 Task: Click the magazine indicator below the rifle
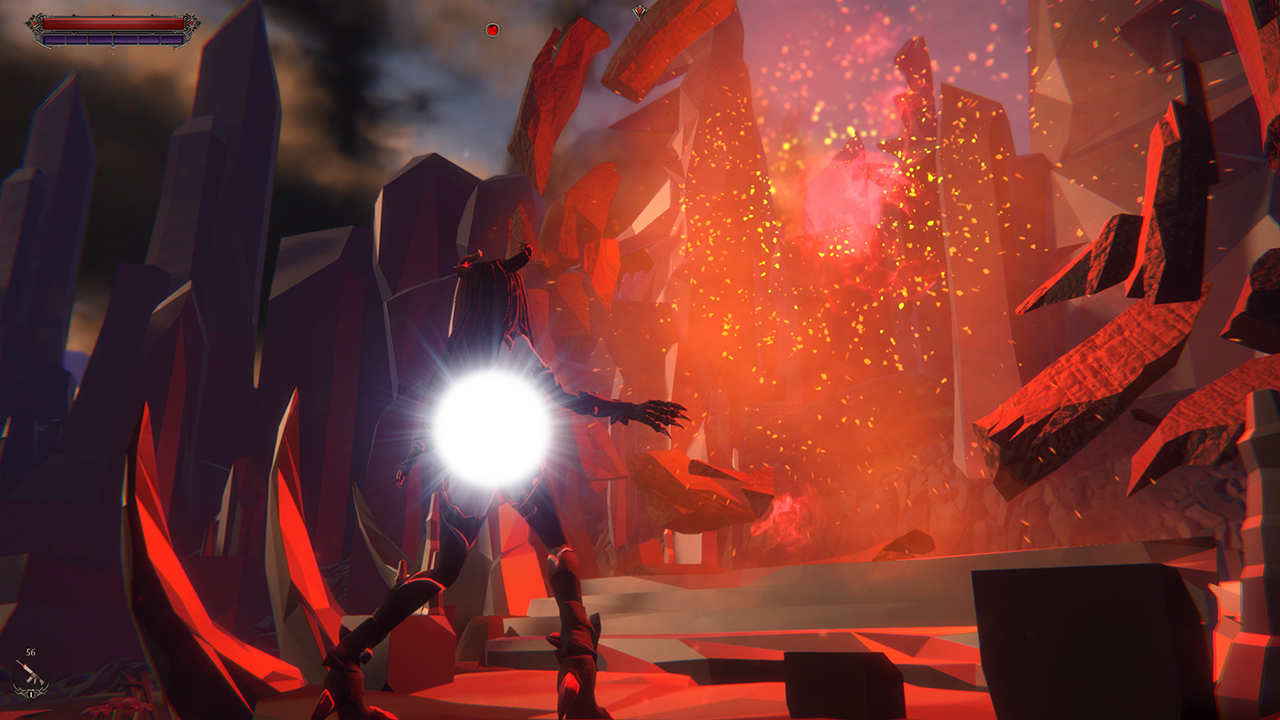coord(31,694)
